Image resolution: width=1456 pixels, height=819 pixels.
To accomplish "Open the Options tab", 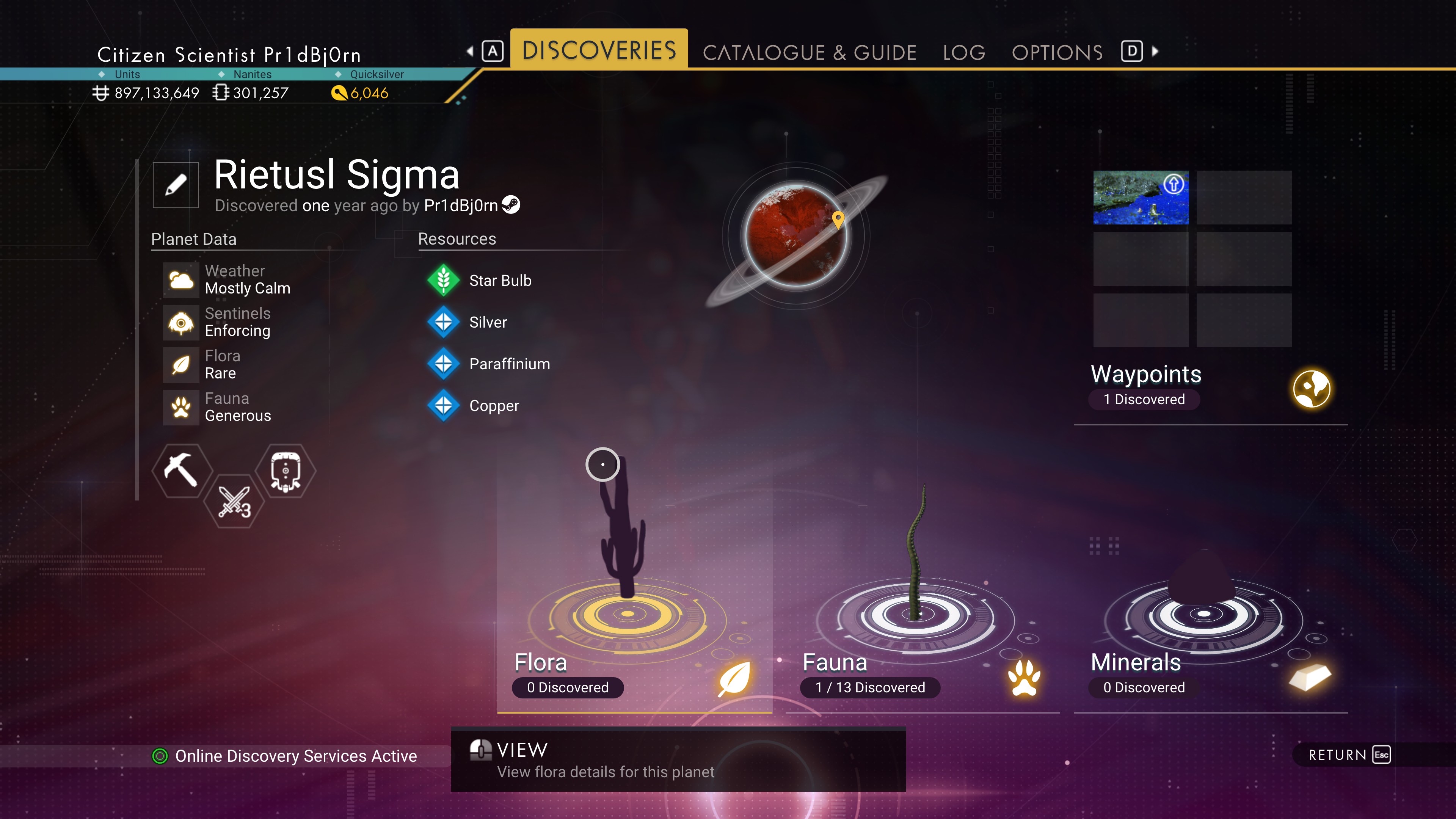I will pyautogui.click(x=1057, y=53).
